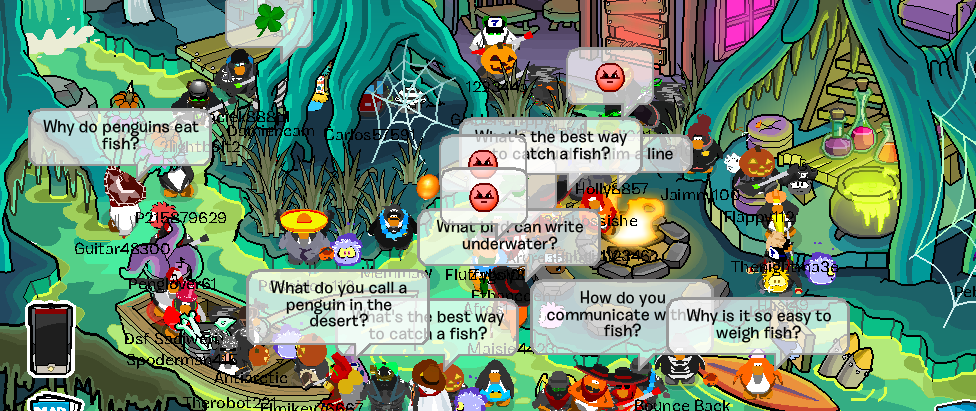The width and height of the screenshot is (976, 411).
Task: Open the map icon
Action: tap(42, 404)
